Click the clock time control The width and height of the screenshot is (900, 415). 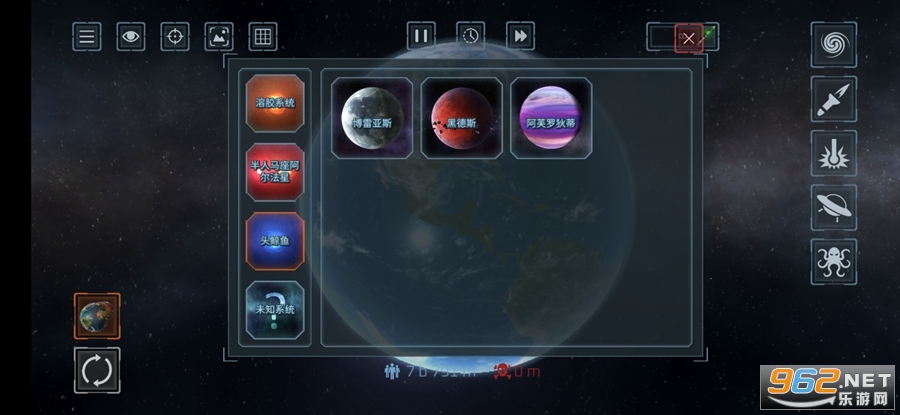point(471,36)
